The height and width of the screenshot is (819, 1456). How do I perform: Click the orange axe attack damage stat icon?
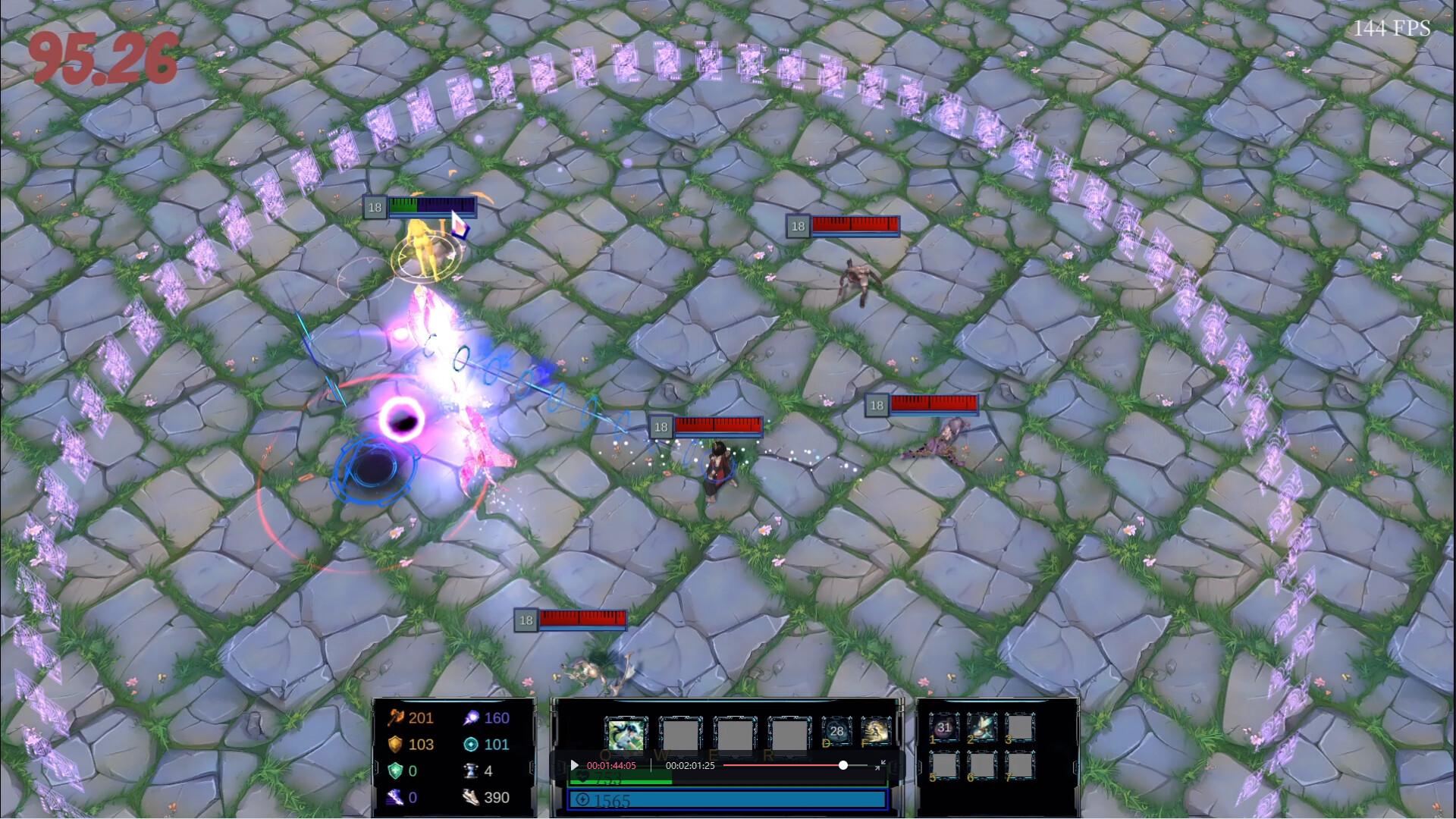[x=397, y=717]
